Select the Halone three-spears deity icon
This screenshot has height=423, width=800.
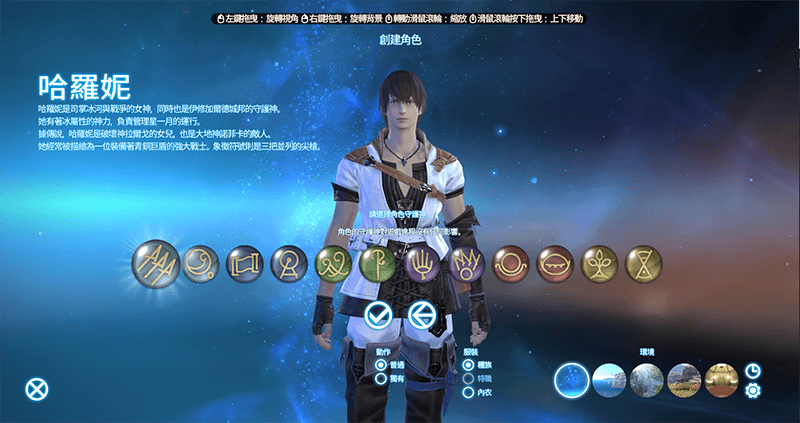[x=156, y=264]
